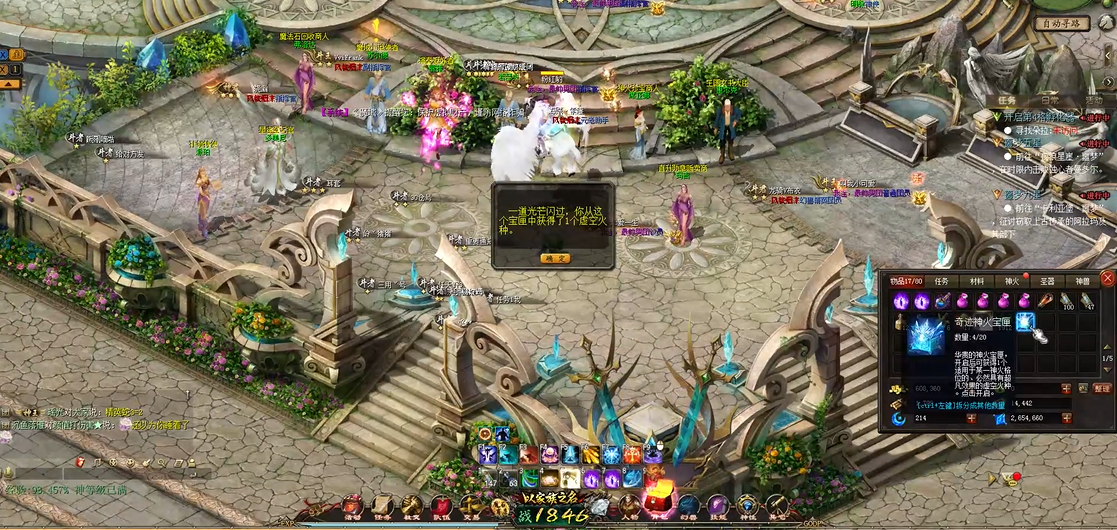
Task: Switch to the 圣器 tab
Action: point(1047,282)
